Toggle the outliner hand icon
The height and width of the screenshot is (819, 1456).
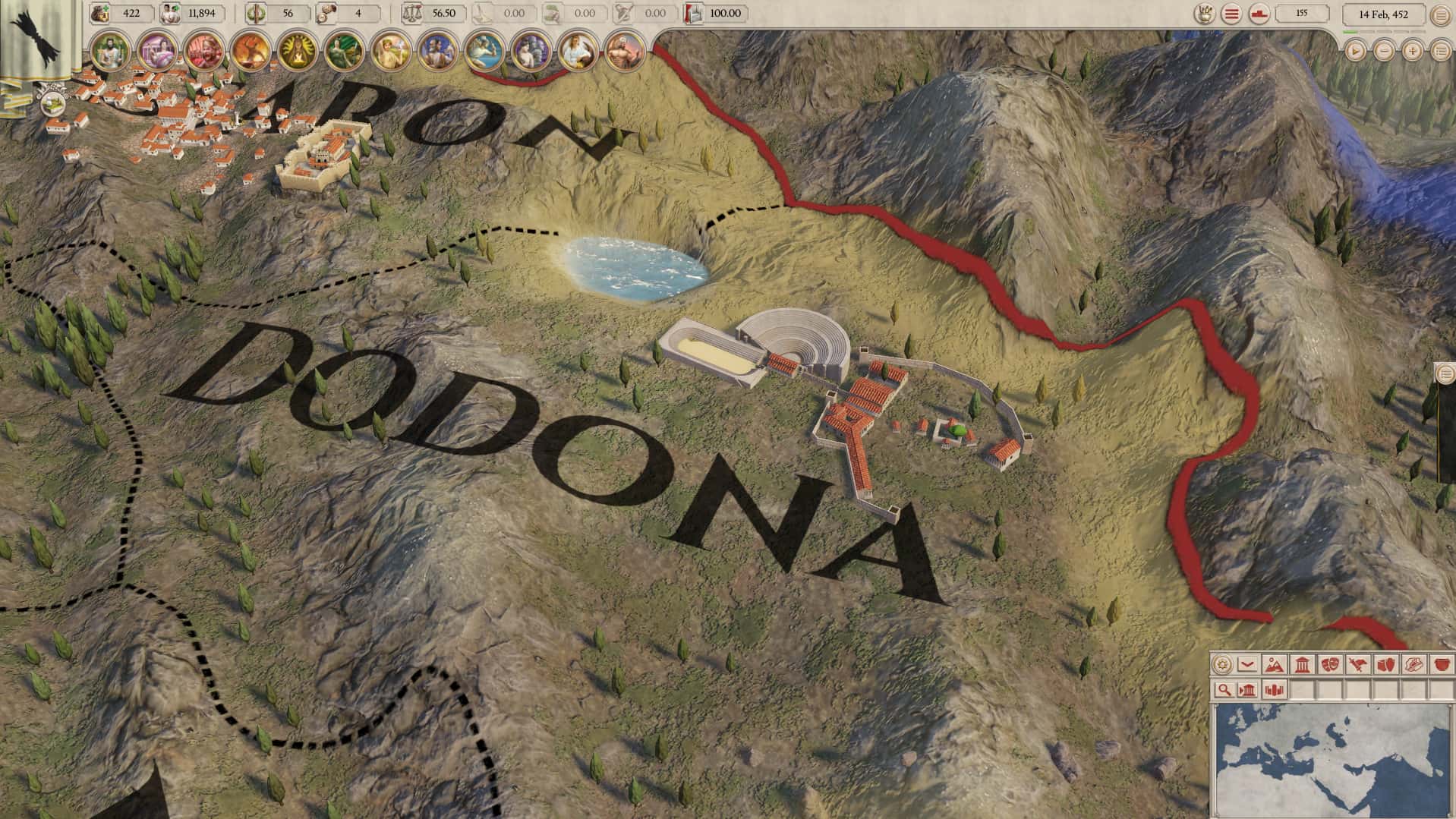point(1205,13)
